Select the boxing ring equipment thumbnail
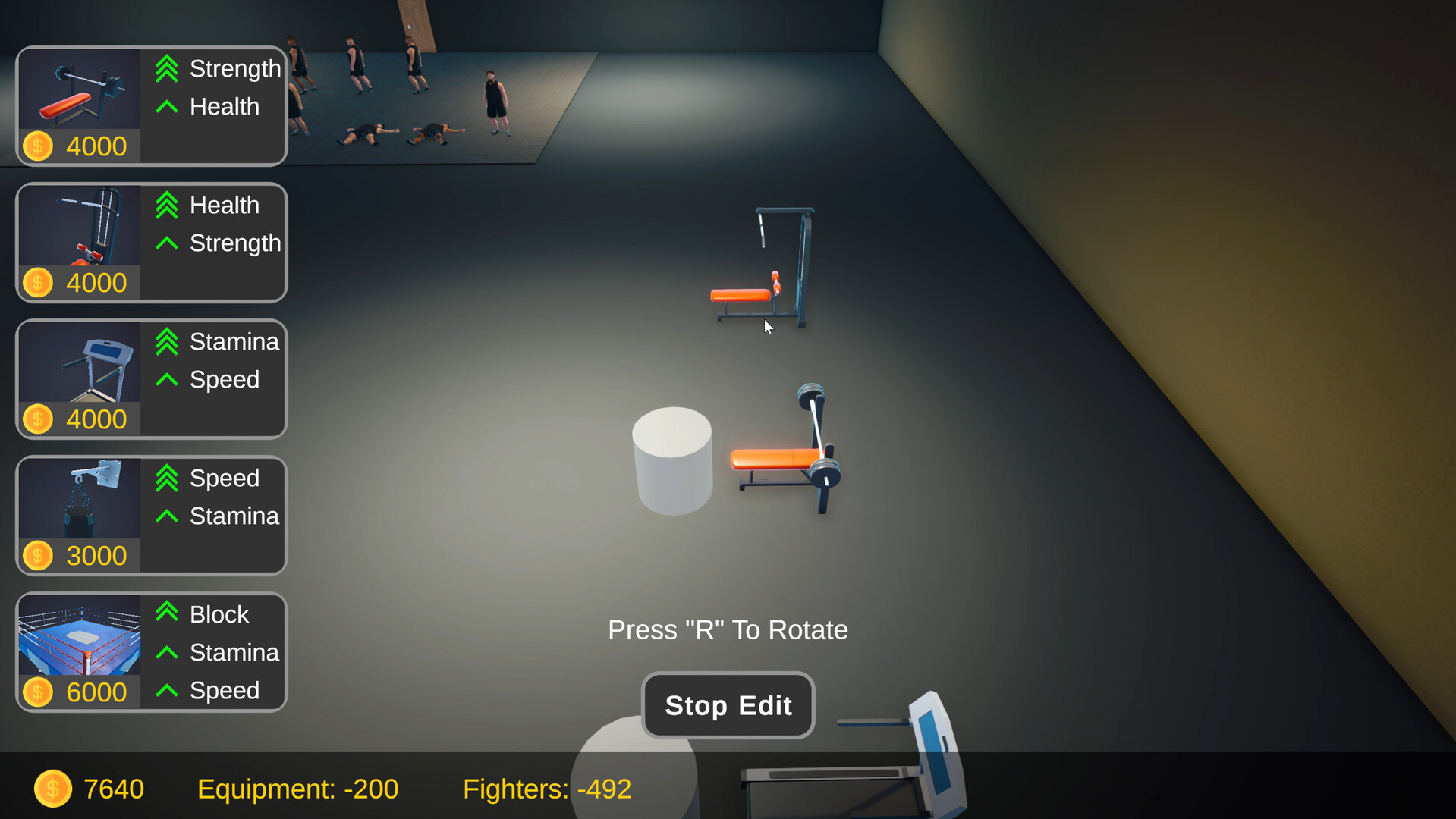1456x819 pixels. pyautogui.click(x=79, y=641)
